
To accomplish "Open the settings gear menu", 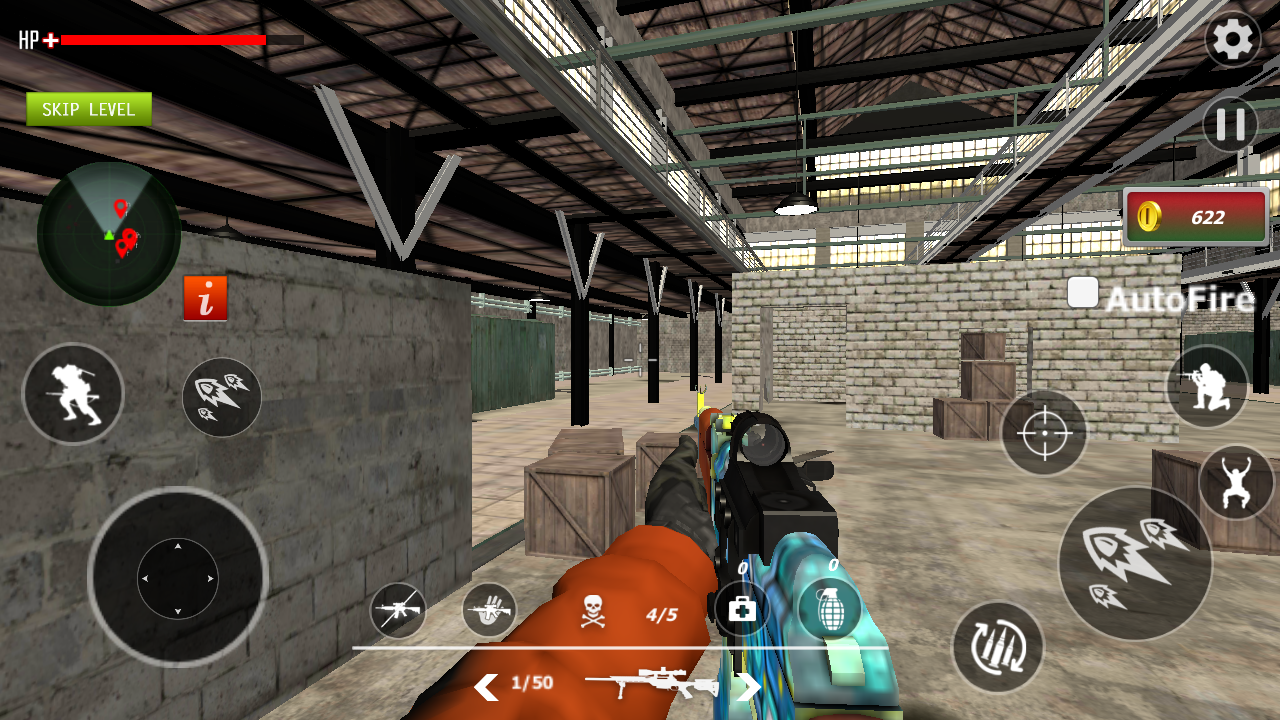I will pyautogui.click(x=1232, y=40).
